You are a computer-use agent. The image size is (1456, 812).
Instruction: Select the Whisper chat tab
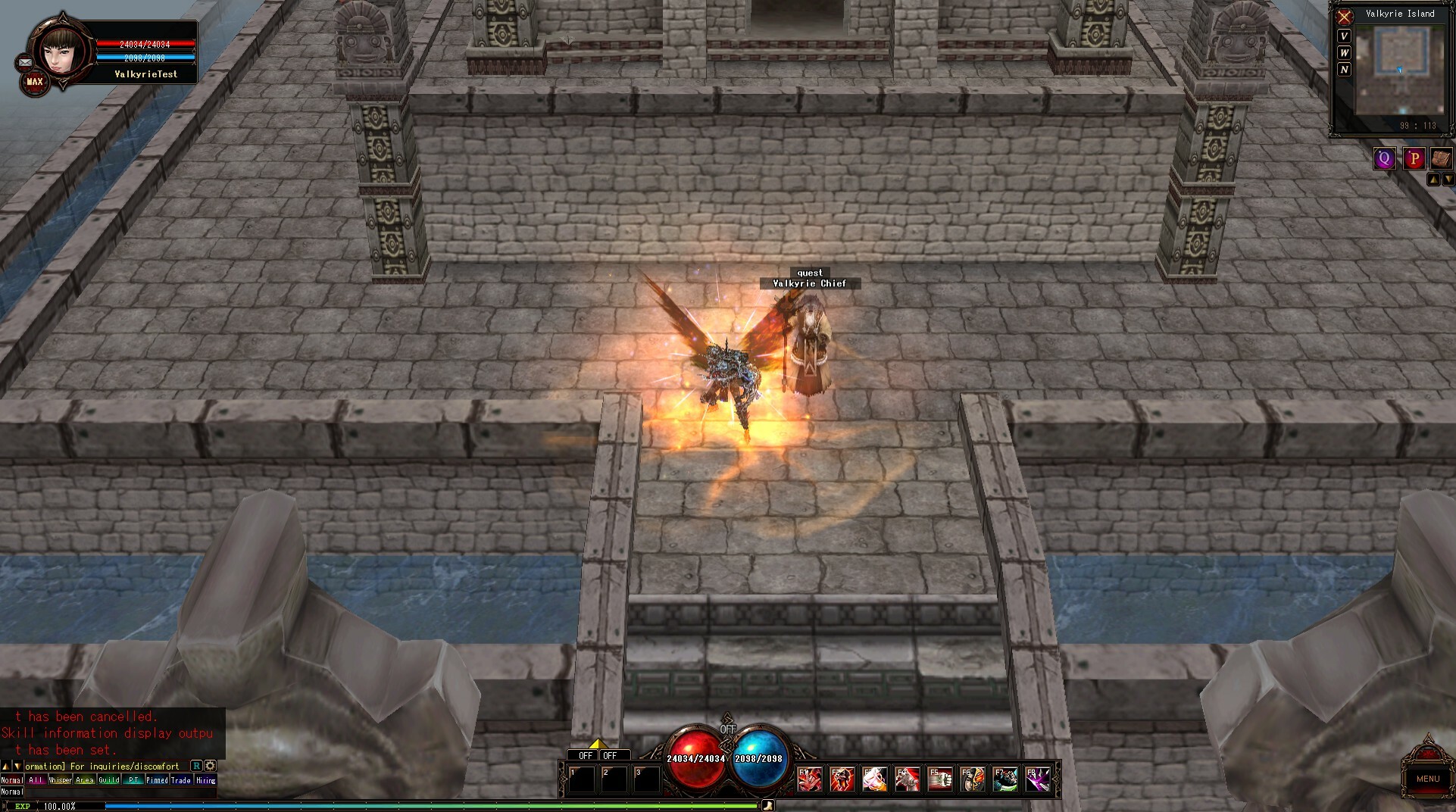tap(60, 779)
